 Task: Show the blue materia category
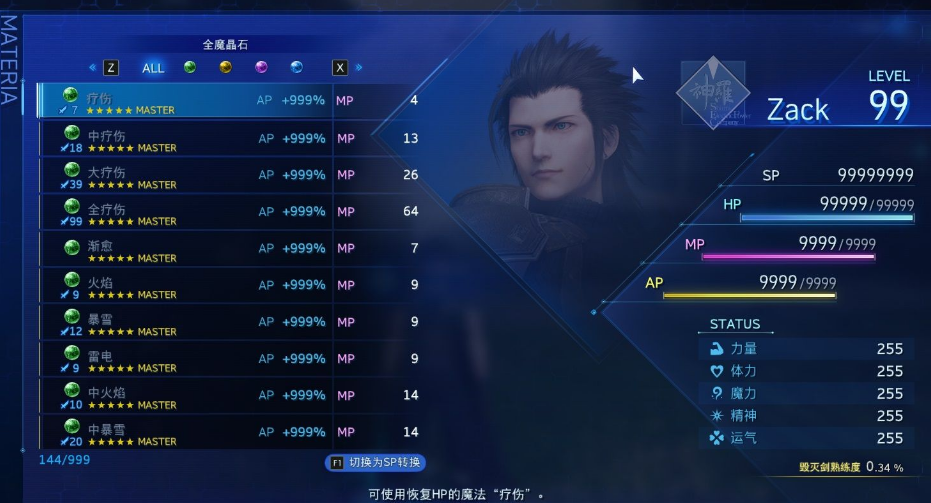point(297,68)
